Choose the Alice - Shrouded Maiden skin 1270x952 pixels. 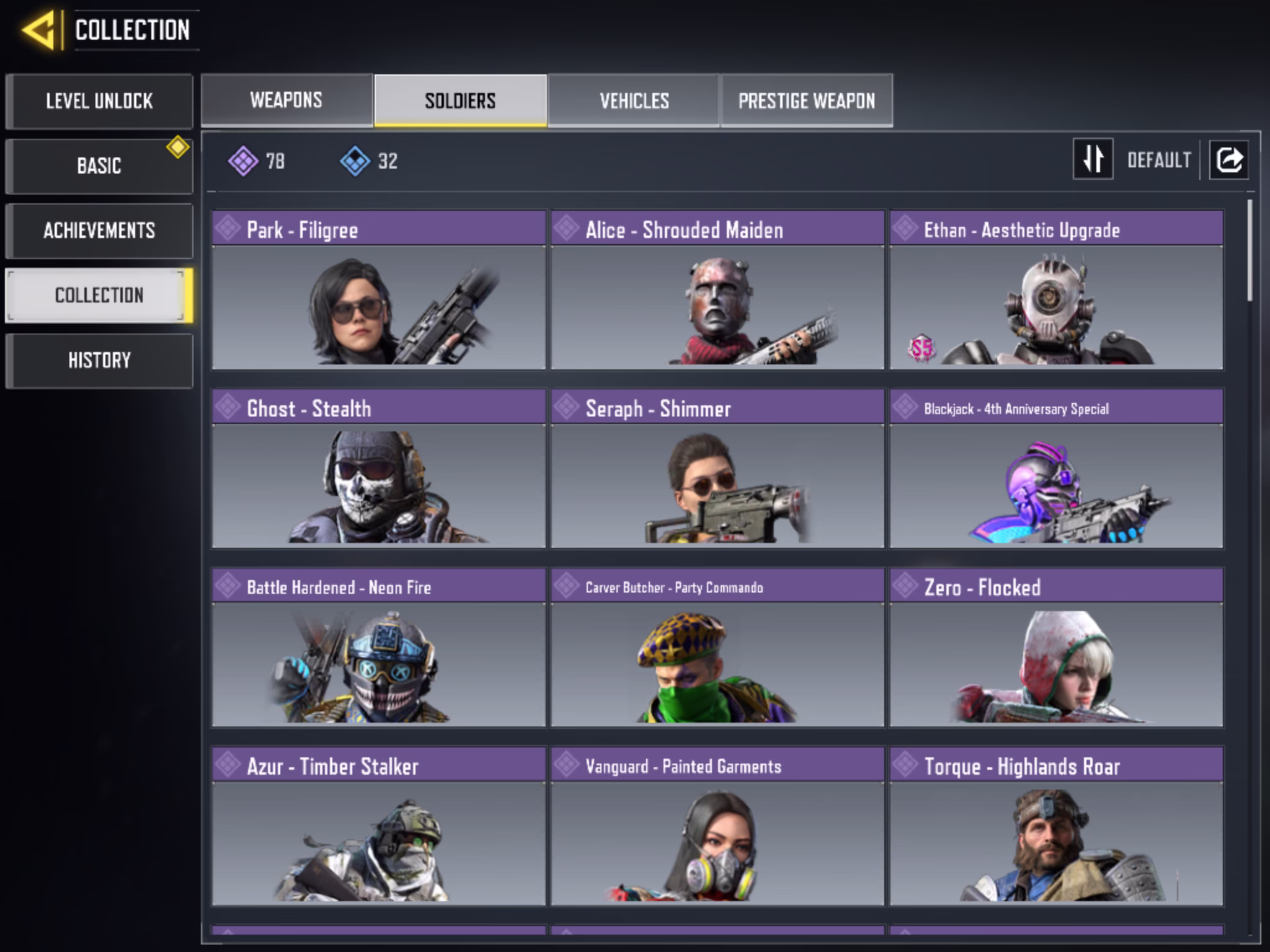pyautogui.click(x=717, y=290)
